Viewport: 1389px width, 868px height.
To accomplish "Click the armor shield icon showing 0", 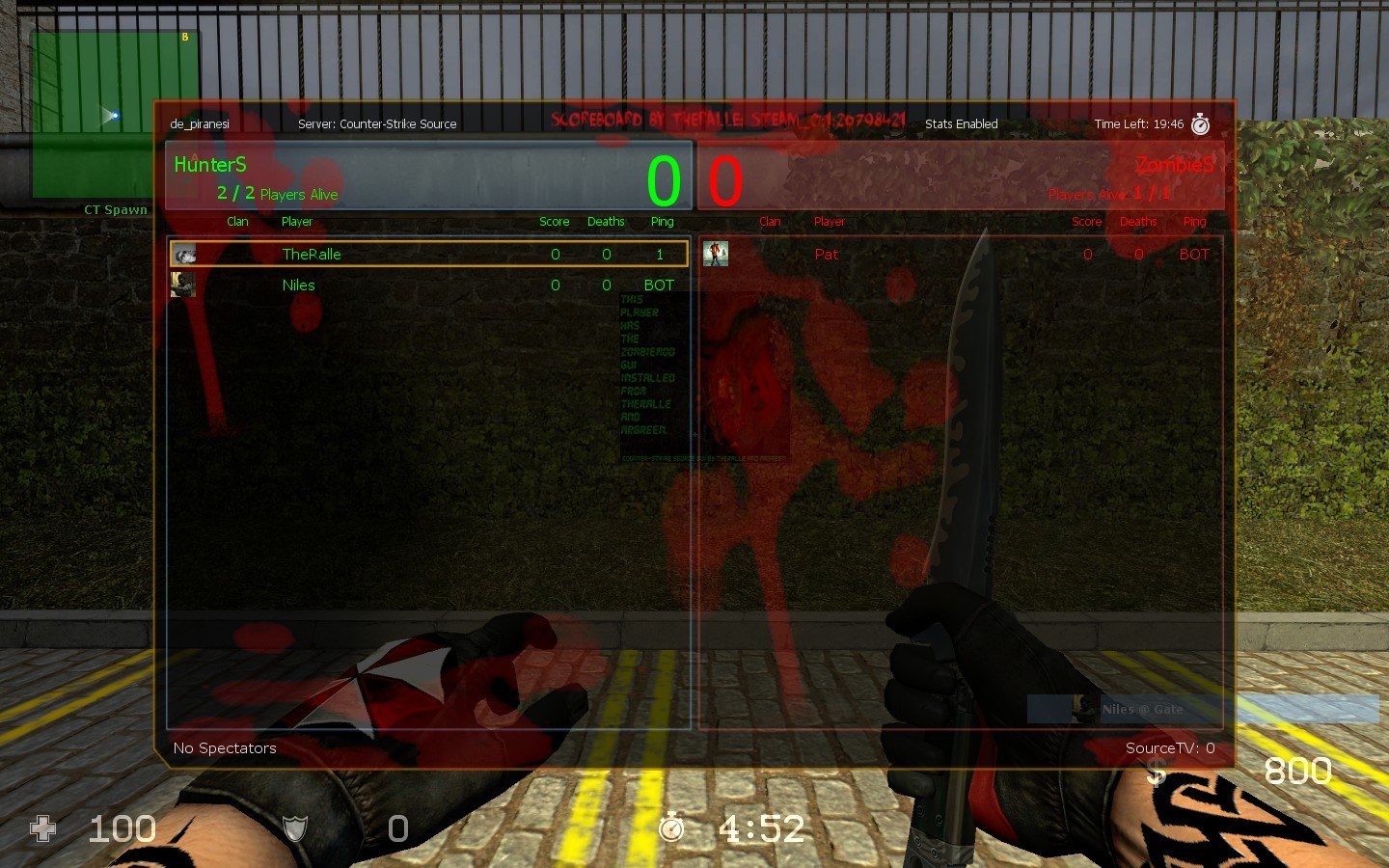I will coord(294,828).
